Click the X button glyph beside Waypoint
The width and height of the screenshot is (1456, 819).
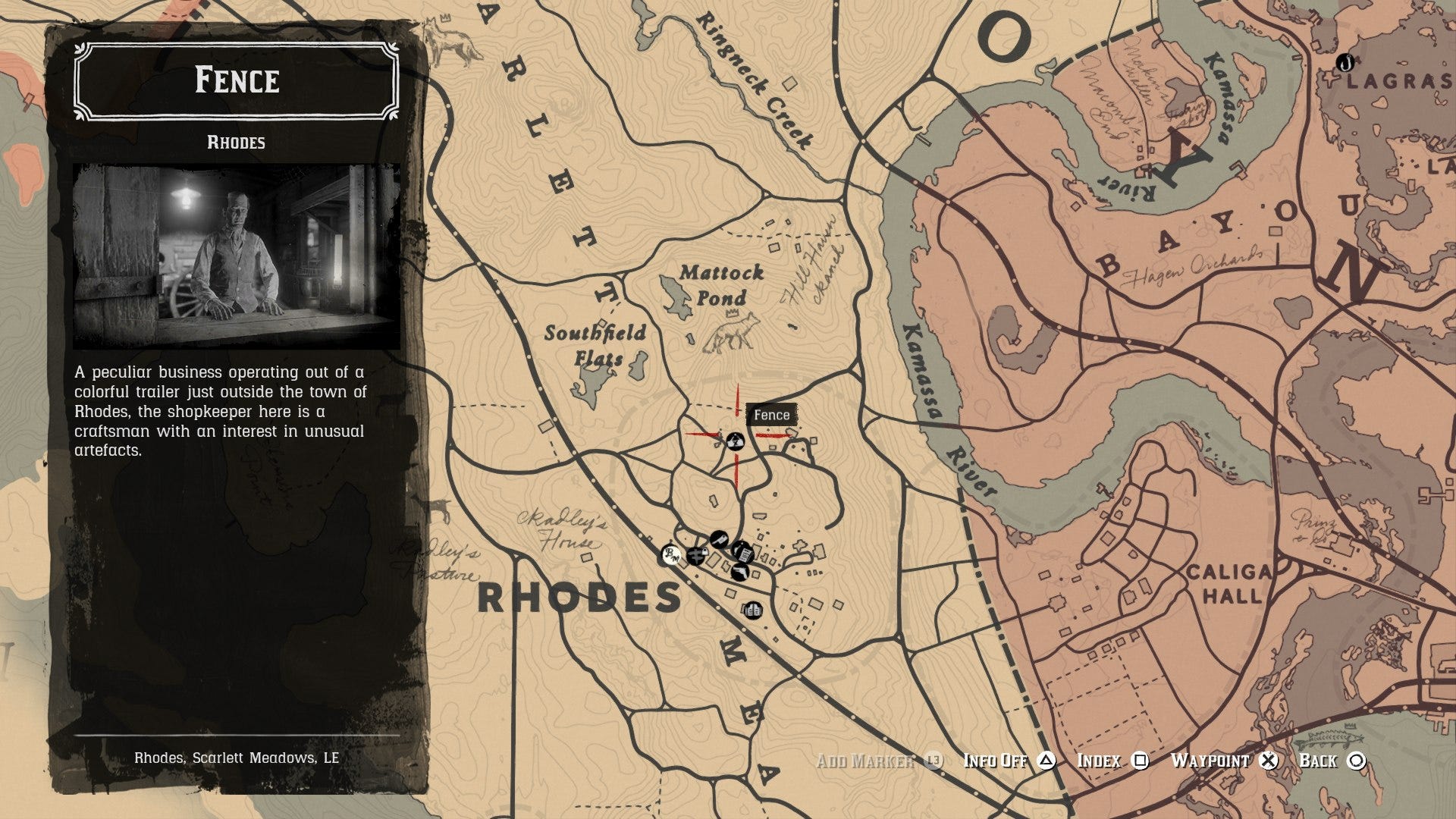click(x=1268, y=760)
